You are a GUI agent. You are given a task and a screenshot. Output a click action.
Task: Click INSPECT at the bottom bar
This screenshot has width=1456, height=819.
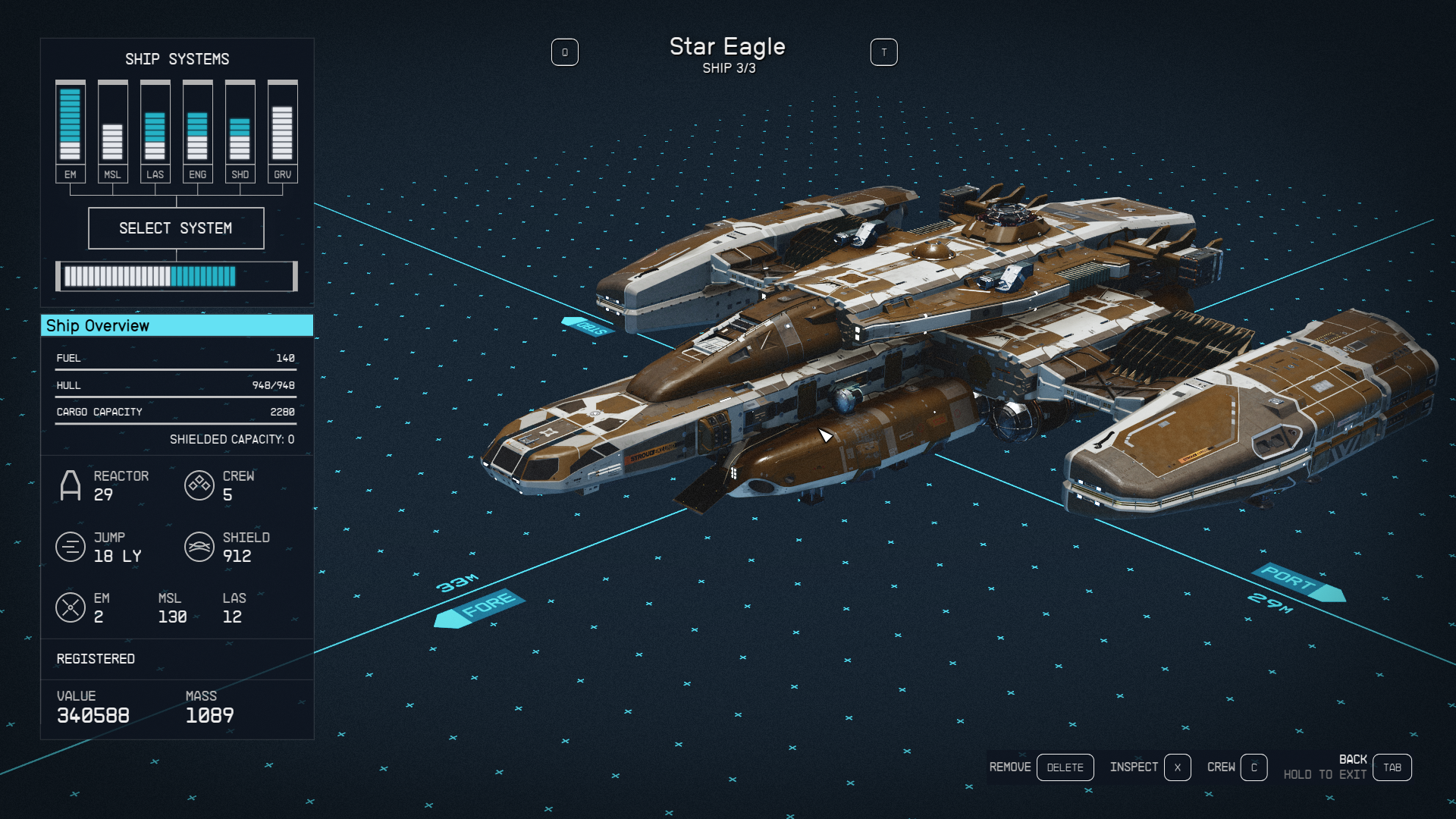(x=1134, y=767)
